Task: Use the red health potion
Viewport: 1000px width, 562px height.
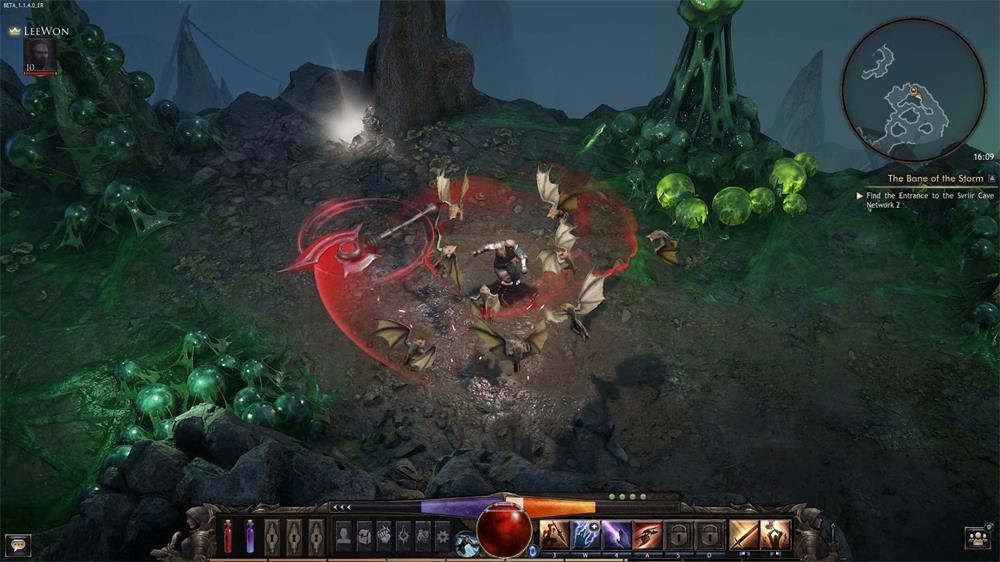Action: click(228, 536)
